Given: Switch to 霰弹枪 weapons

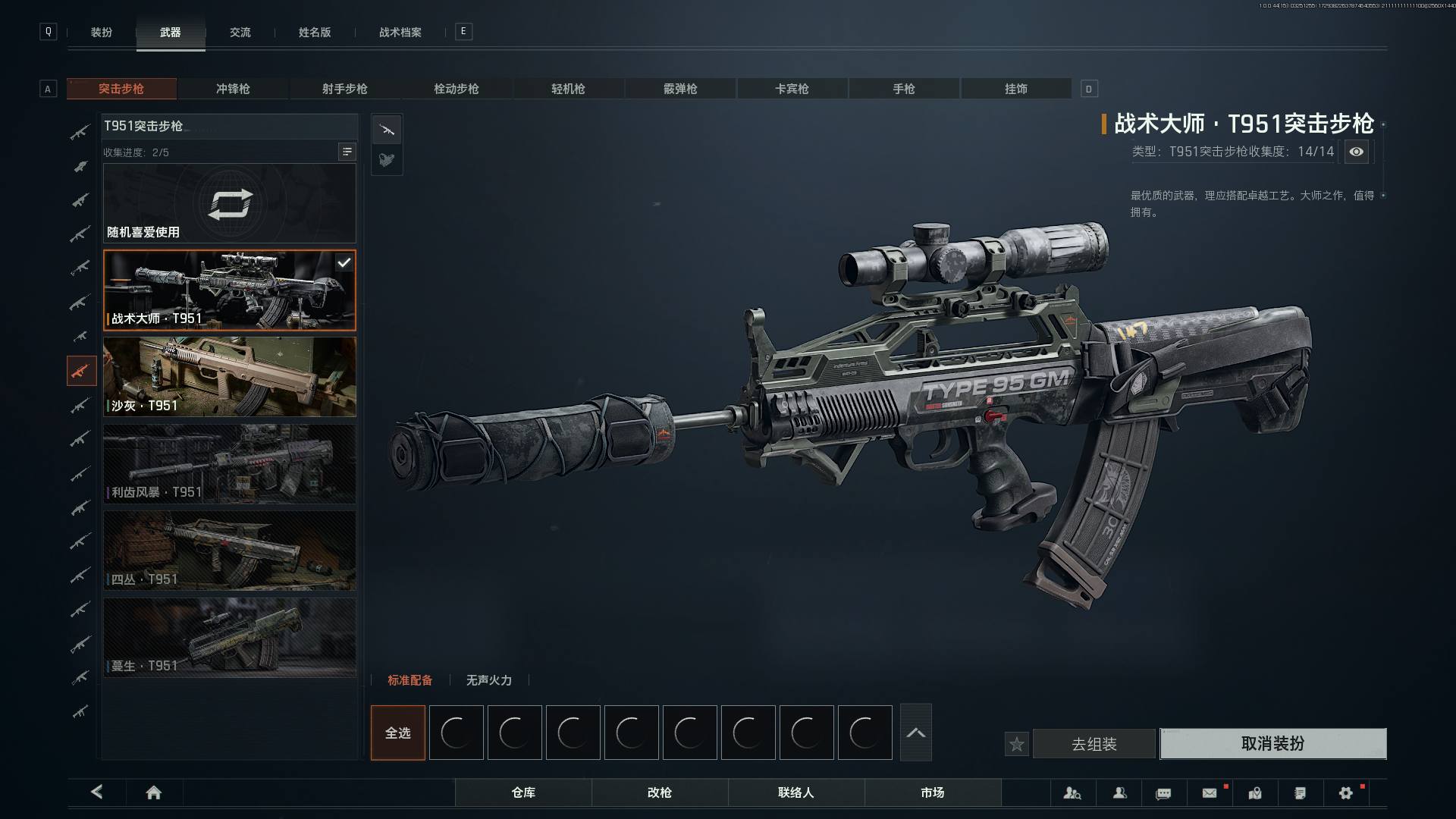Looking at the screenshot, I should pyautogui.click(x=680, y=89).
